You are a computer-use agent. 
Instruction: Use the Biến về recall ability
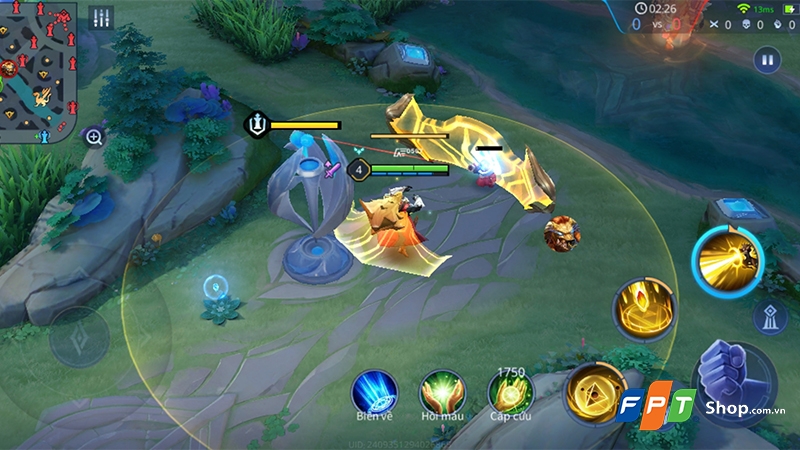point(374,391)
